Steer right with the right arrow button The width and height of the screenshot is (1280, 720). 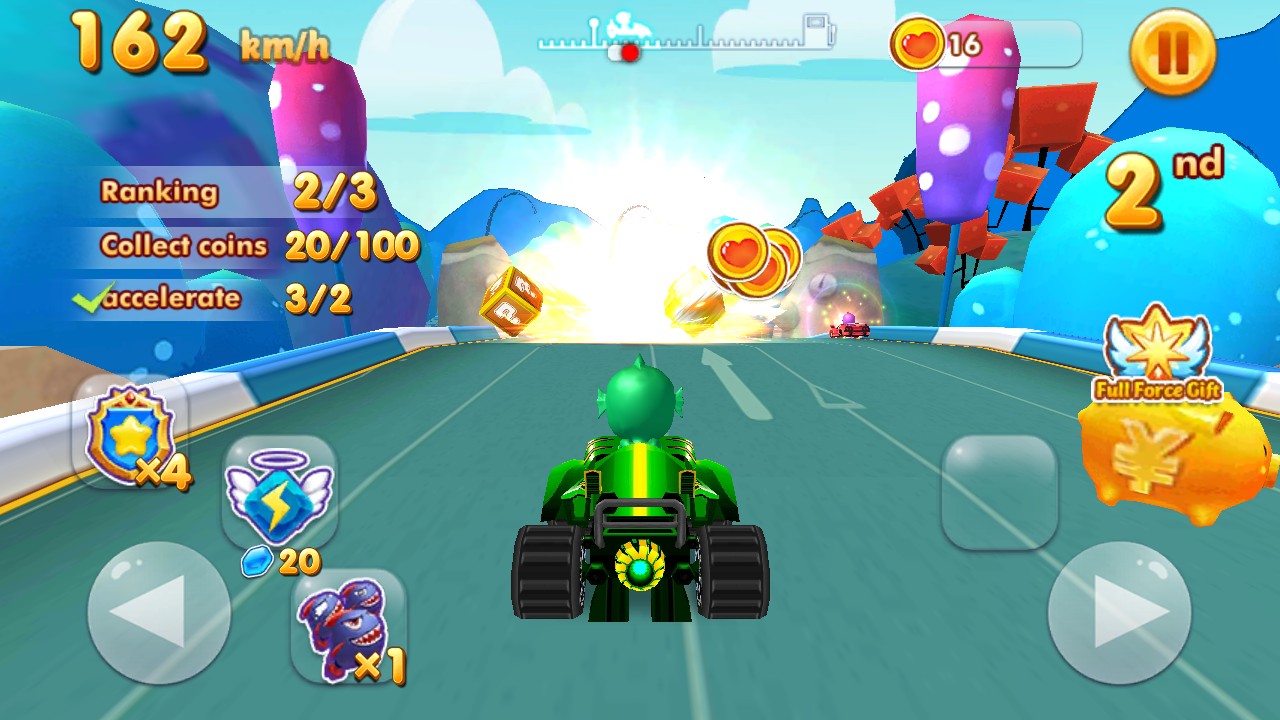pos(1119,612)
